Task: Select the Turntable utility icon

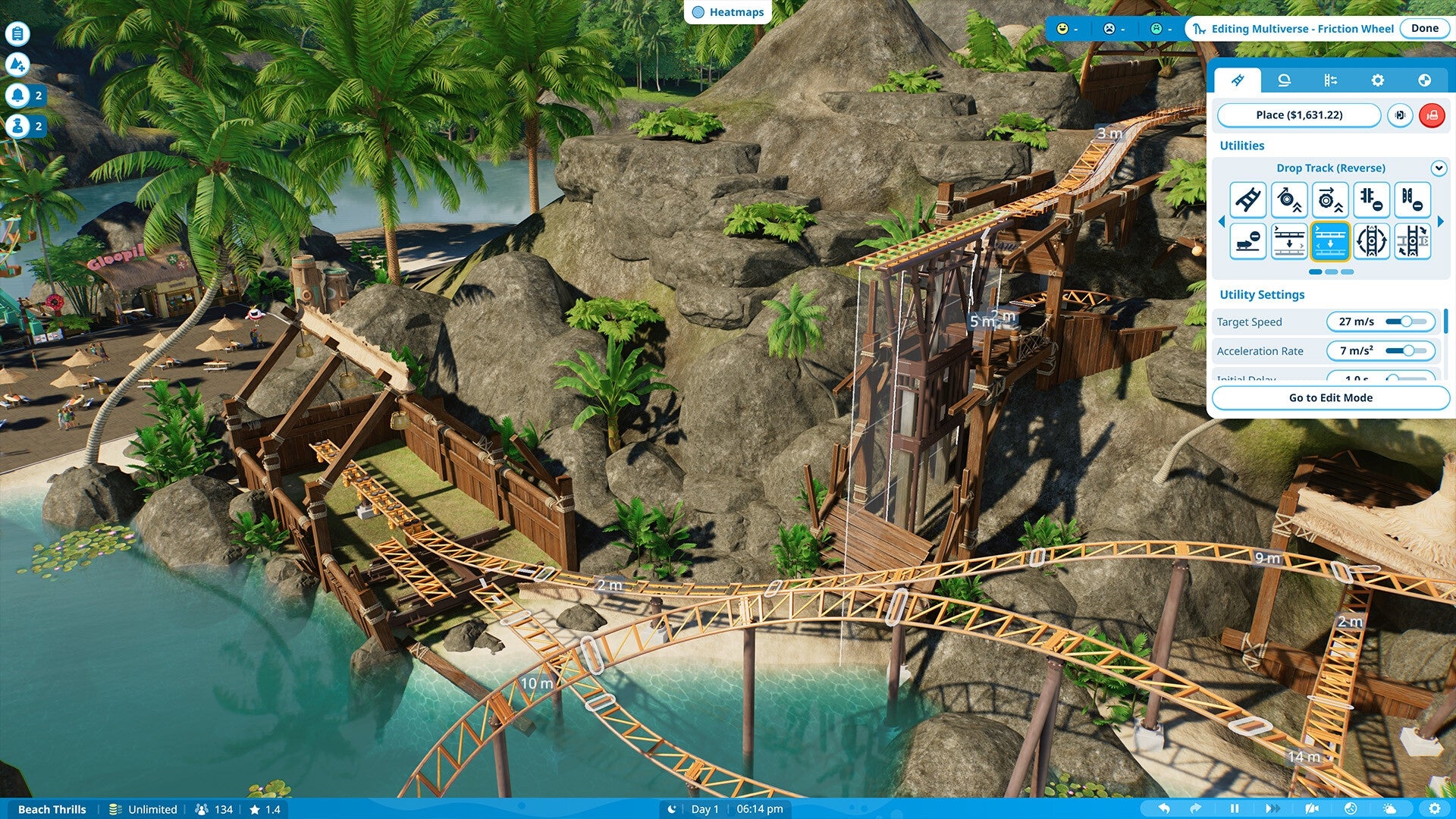Action: tap(1371, 241)
